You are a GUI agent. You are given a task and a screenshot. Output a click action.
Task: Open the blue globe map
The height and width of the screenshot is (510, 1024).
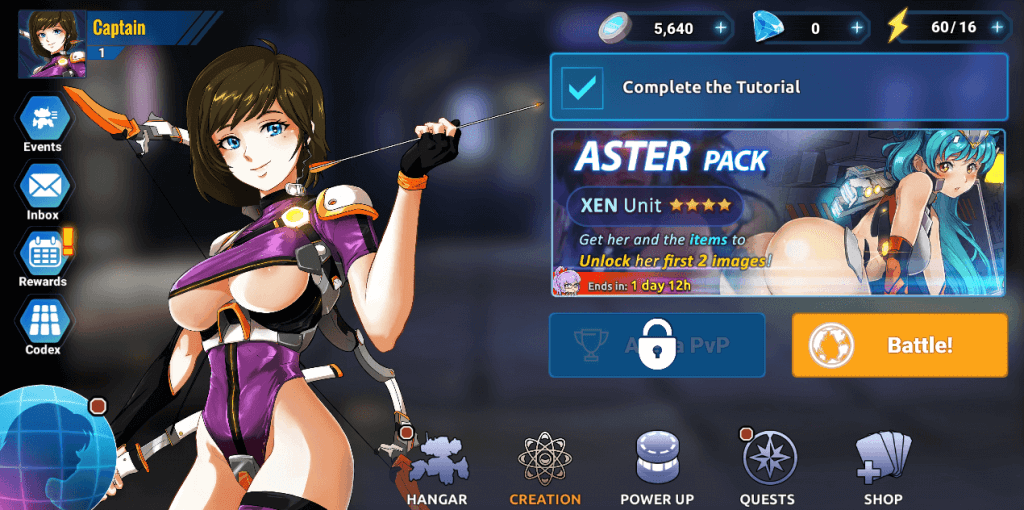click(50, 445)
